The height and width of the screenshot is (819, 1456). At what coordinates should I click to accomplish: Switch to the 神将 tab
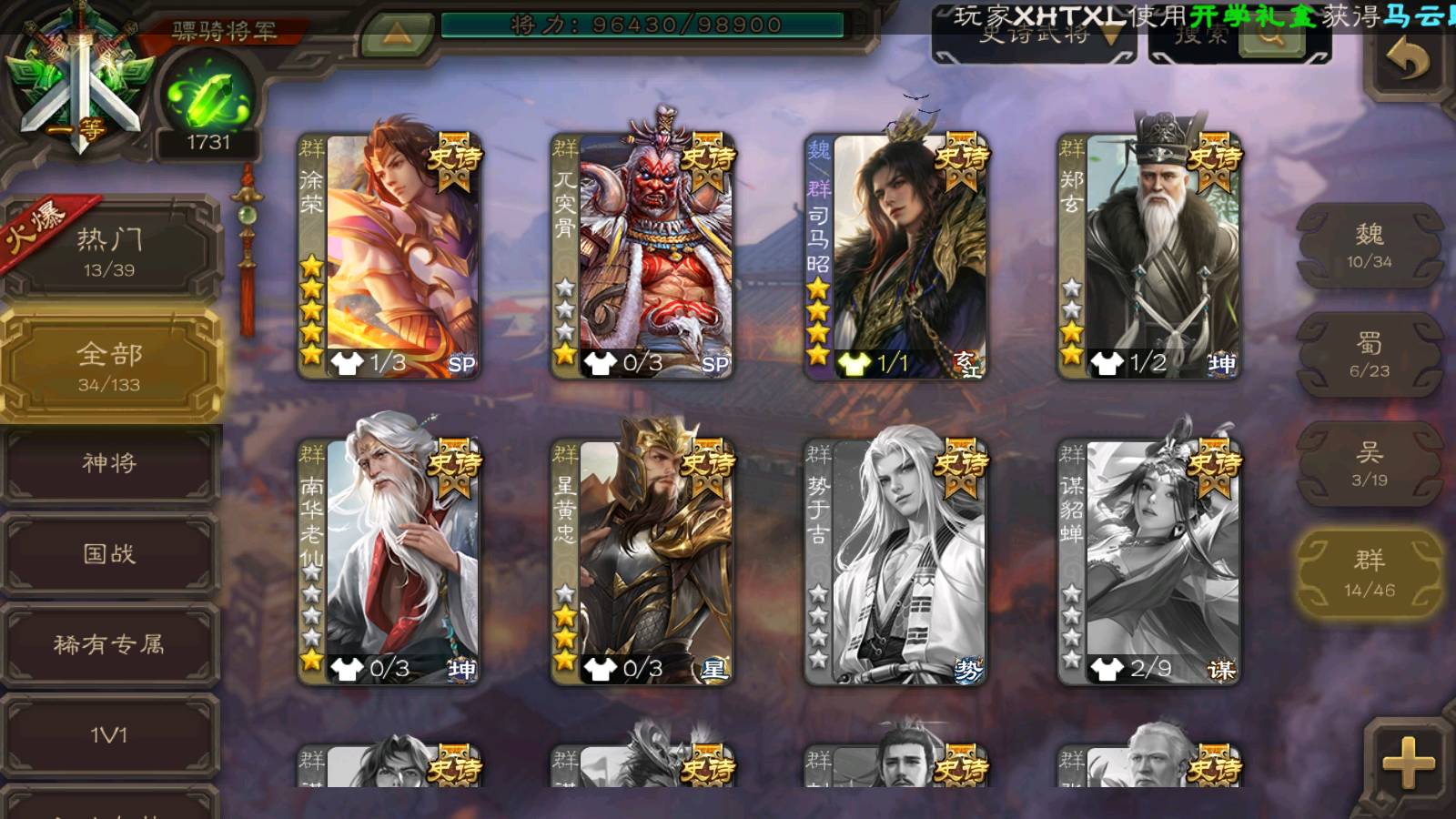(109, 463)
